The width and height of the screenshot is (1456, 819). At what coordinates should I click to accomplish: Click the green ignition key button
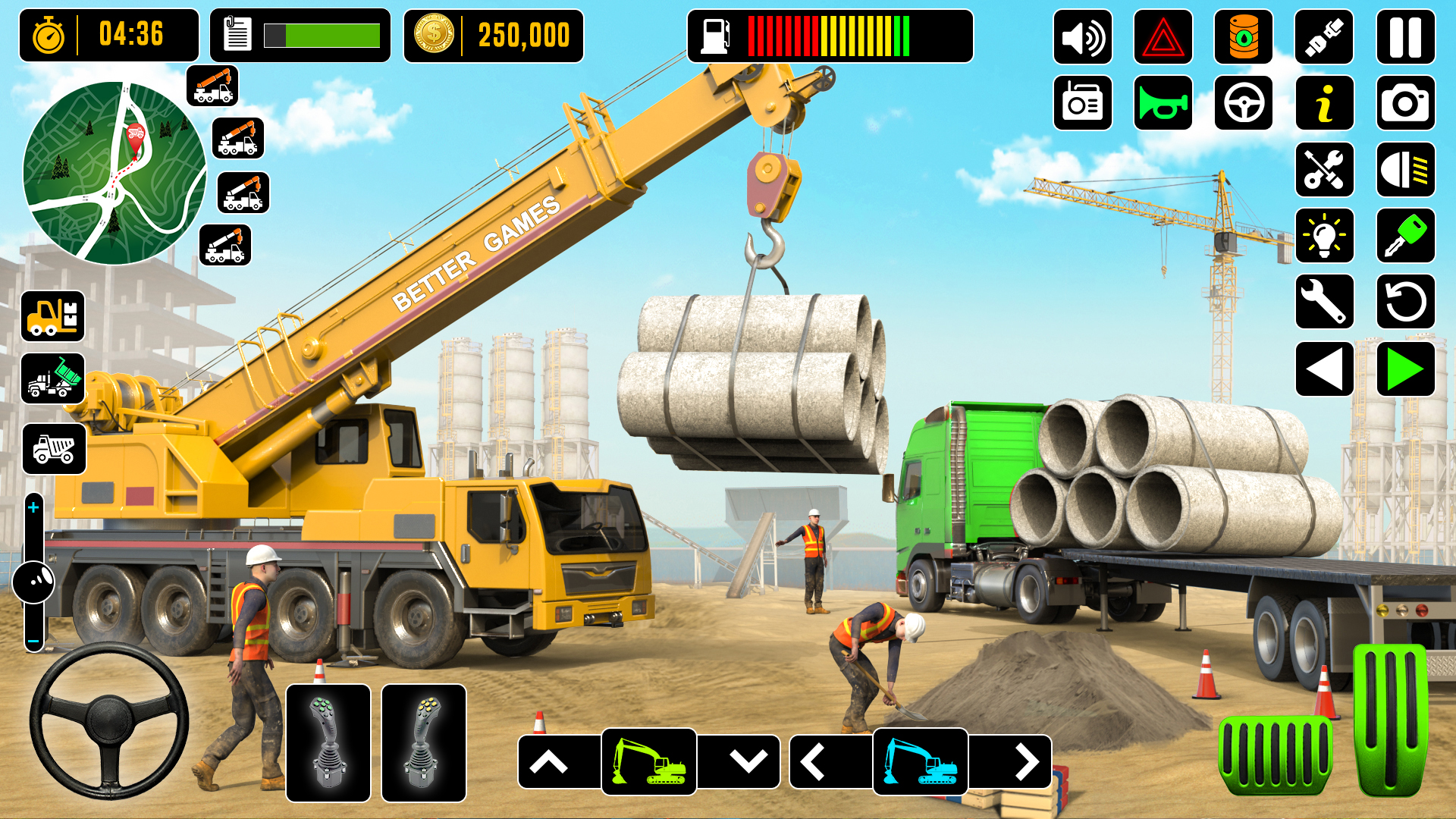1405,236
